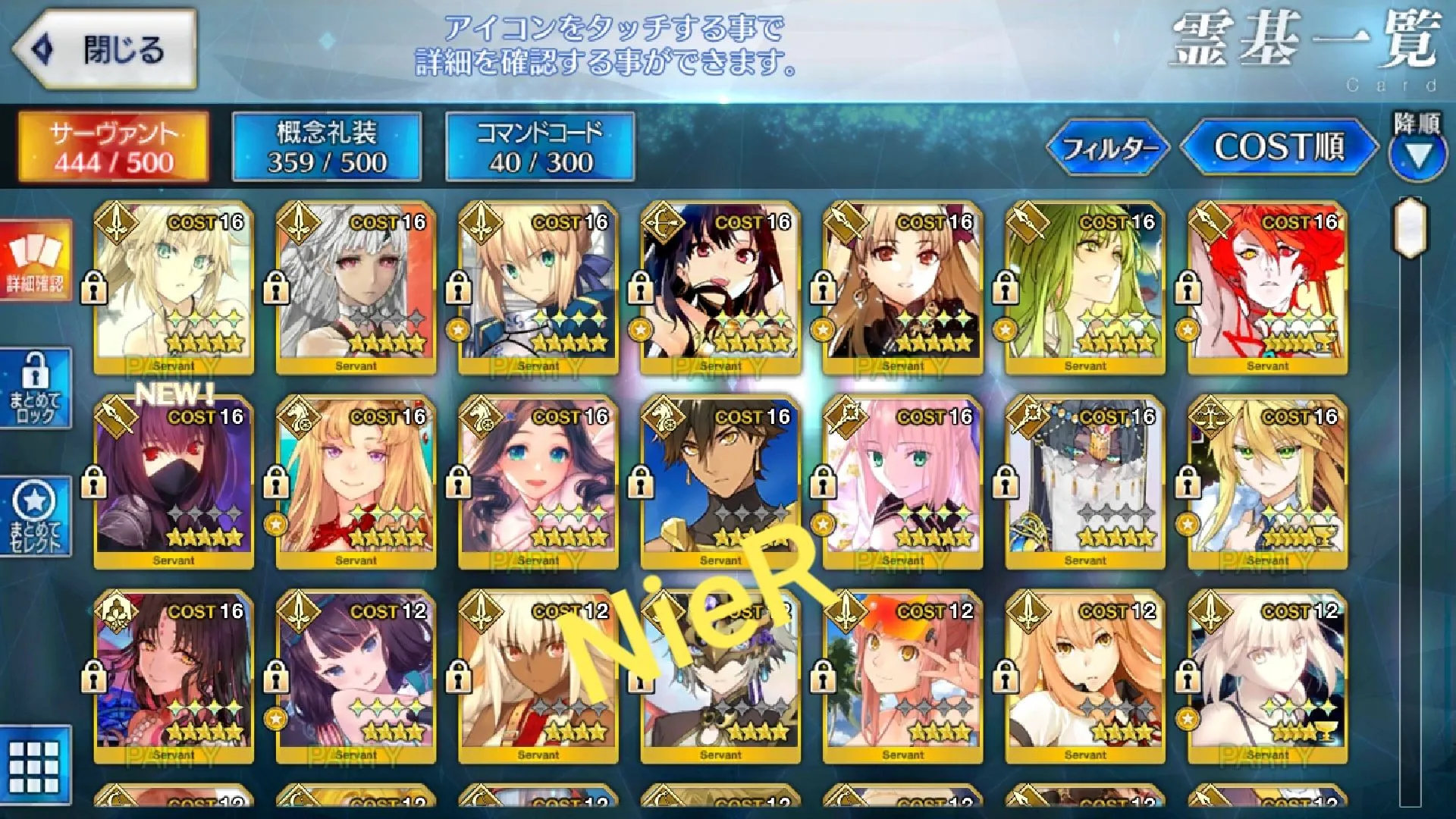This screenshot has height=819, width=1456.
Task: Show the コマンドコード tab
Action: (540, 147)
